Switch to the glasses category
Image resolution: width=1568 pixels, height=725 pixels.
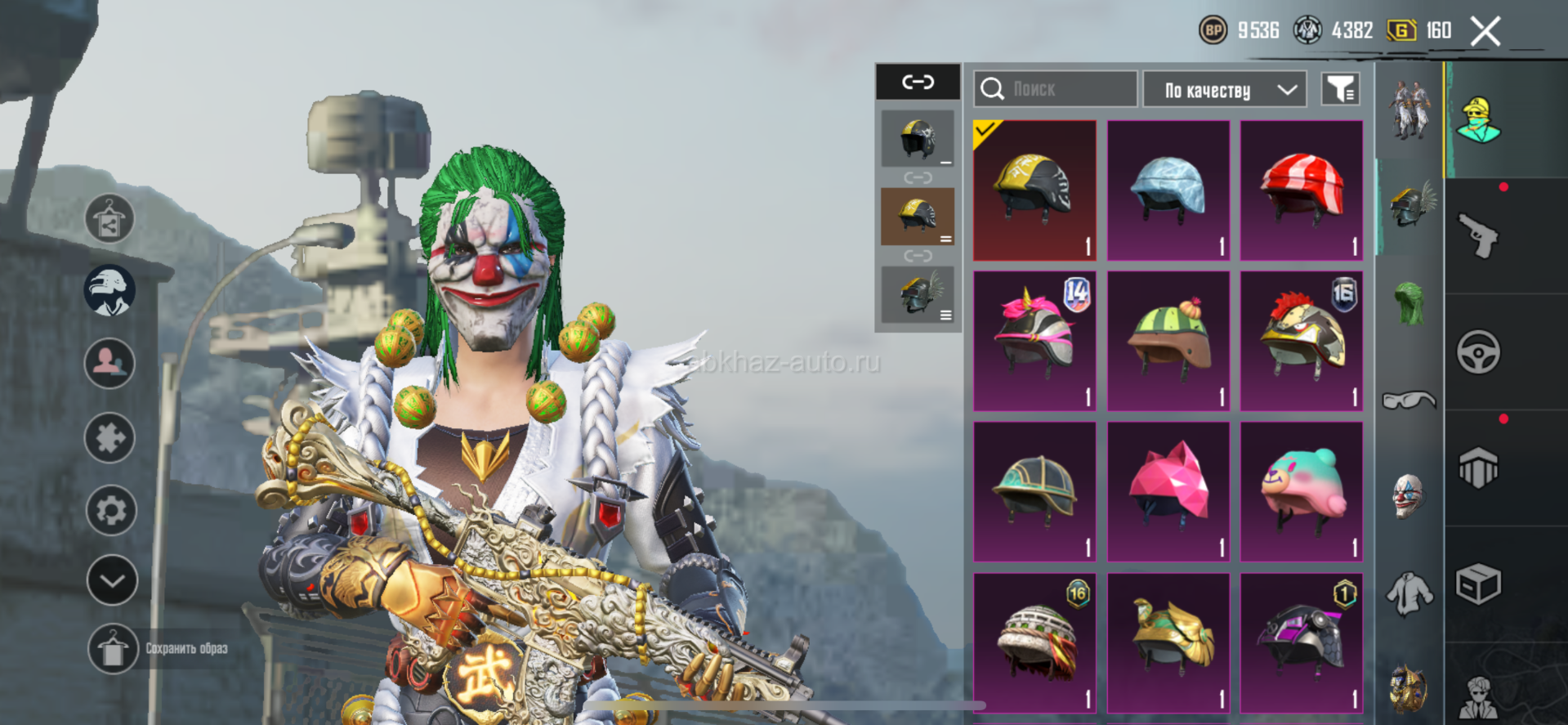coord(1409,400)
